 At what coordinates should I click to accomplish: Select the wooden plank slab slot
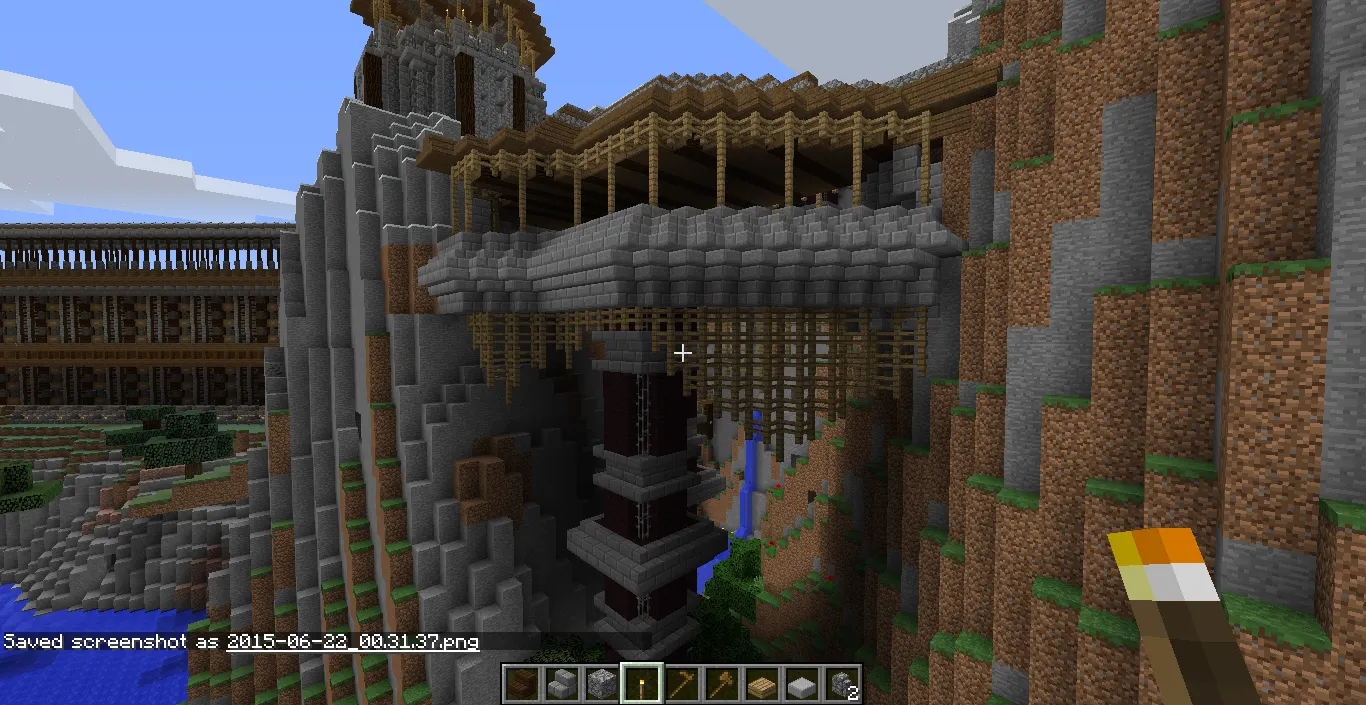761,684
